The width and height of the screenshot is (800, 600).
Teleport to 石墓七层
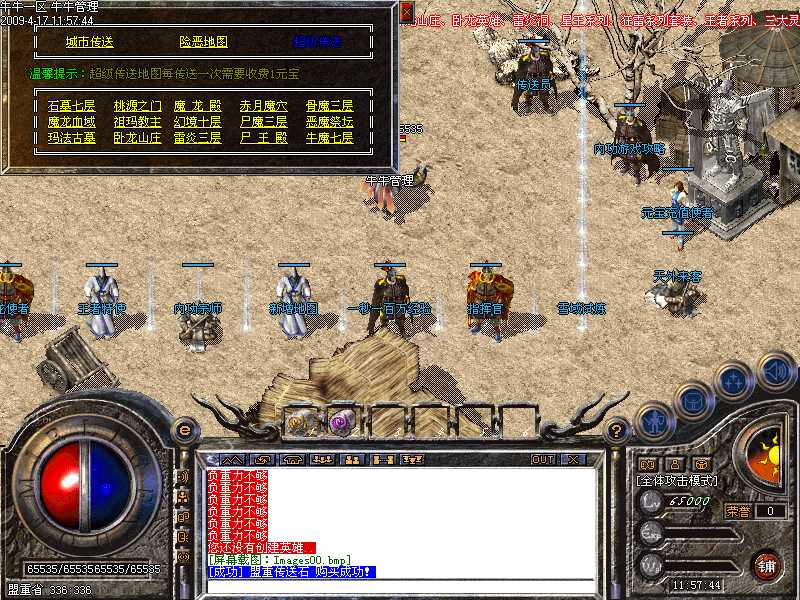tap(71, 106)
